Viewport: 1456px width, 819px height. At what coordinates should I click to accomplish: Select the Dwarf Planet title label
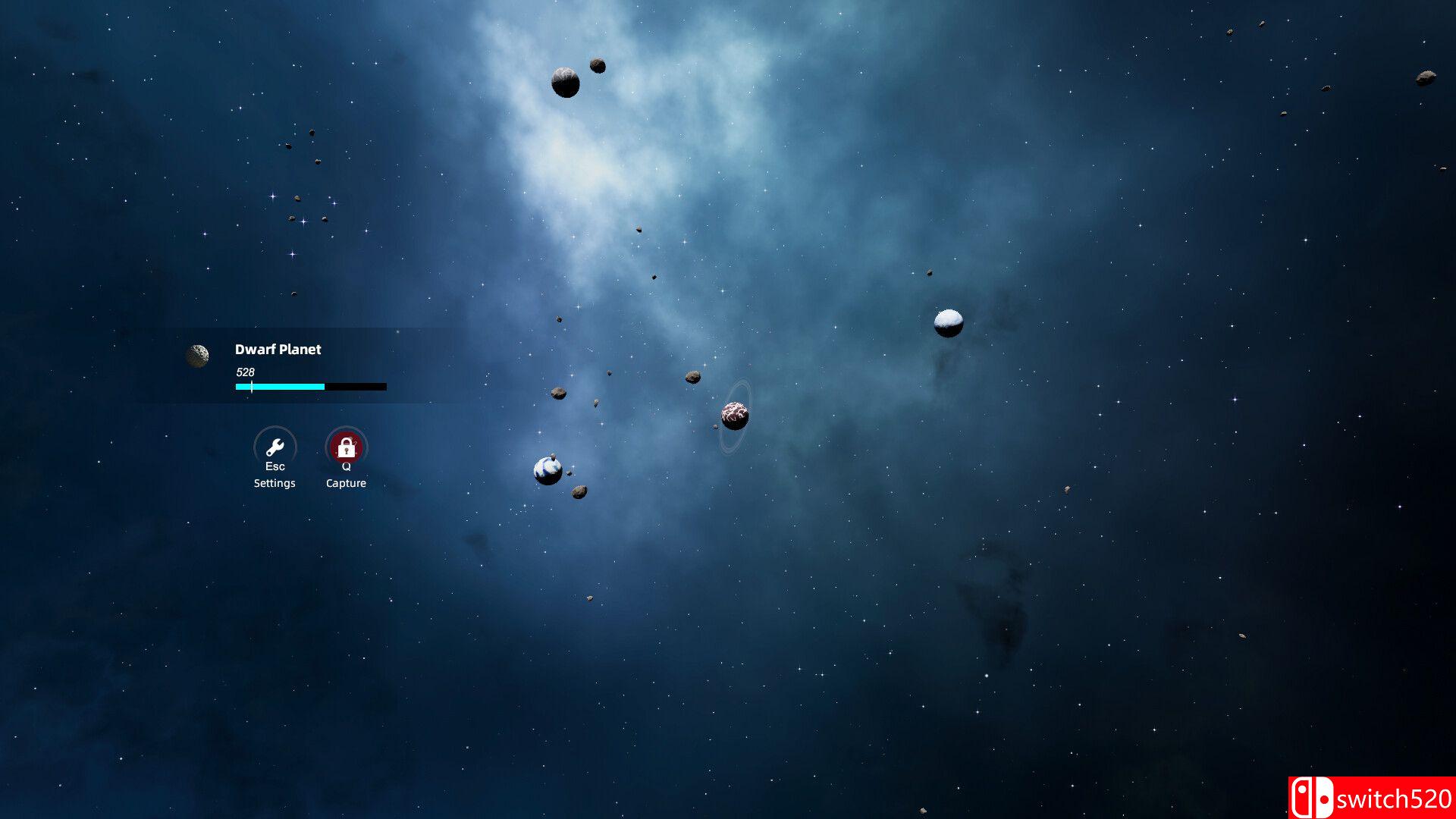[278, 350]
